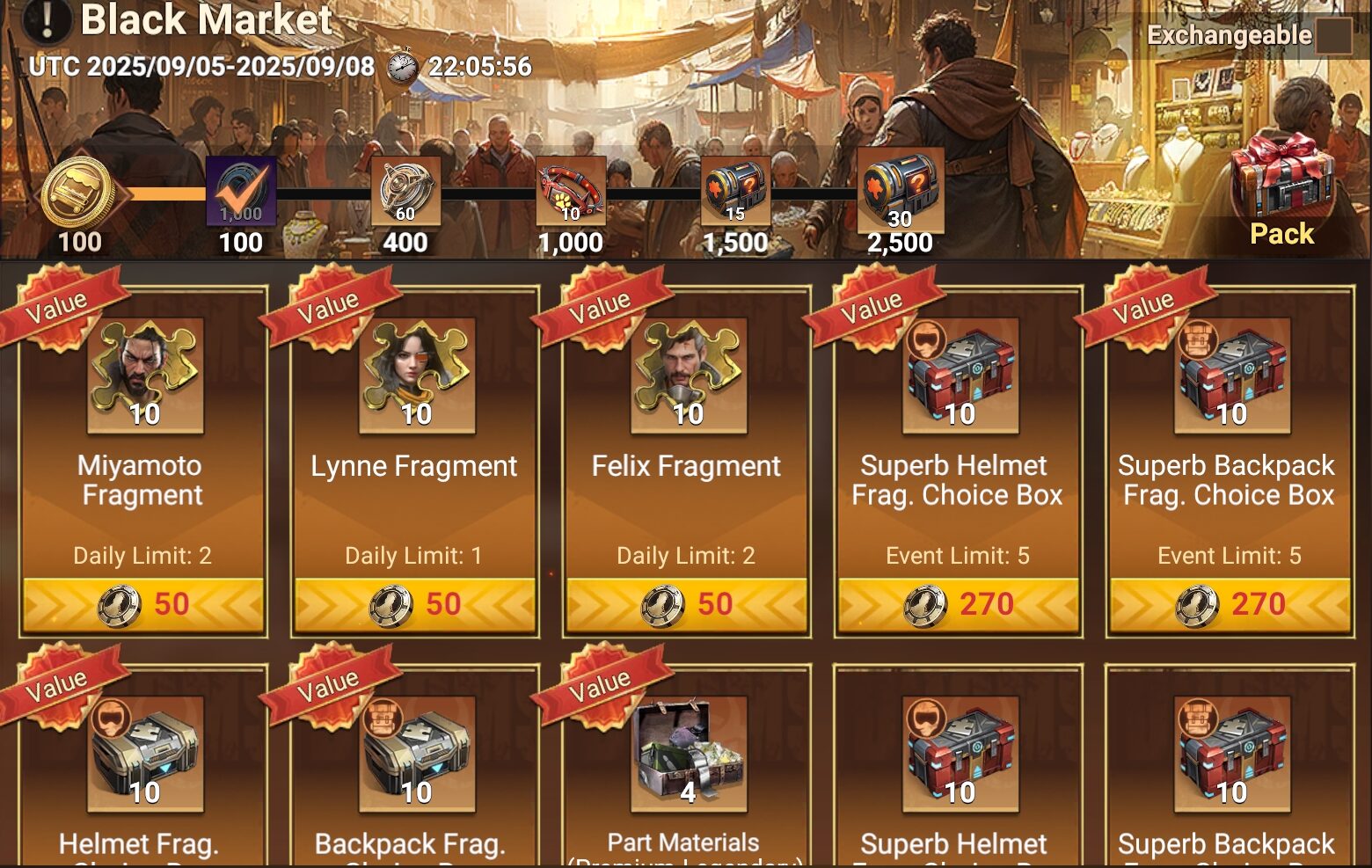
Task: Tap the gold coin points icon
Action: click(79, 192)
